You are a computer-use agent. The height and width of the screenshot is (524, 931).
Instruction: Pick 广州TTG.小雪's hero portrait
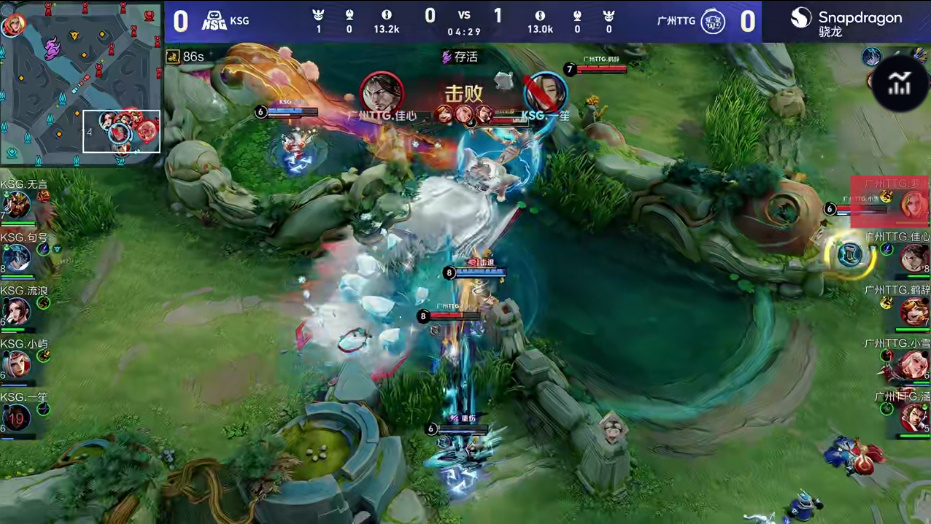coord(914,364)
